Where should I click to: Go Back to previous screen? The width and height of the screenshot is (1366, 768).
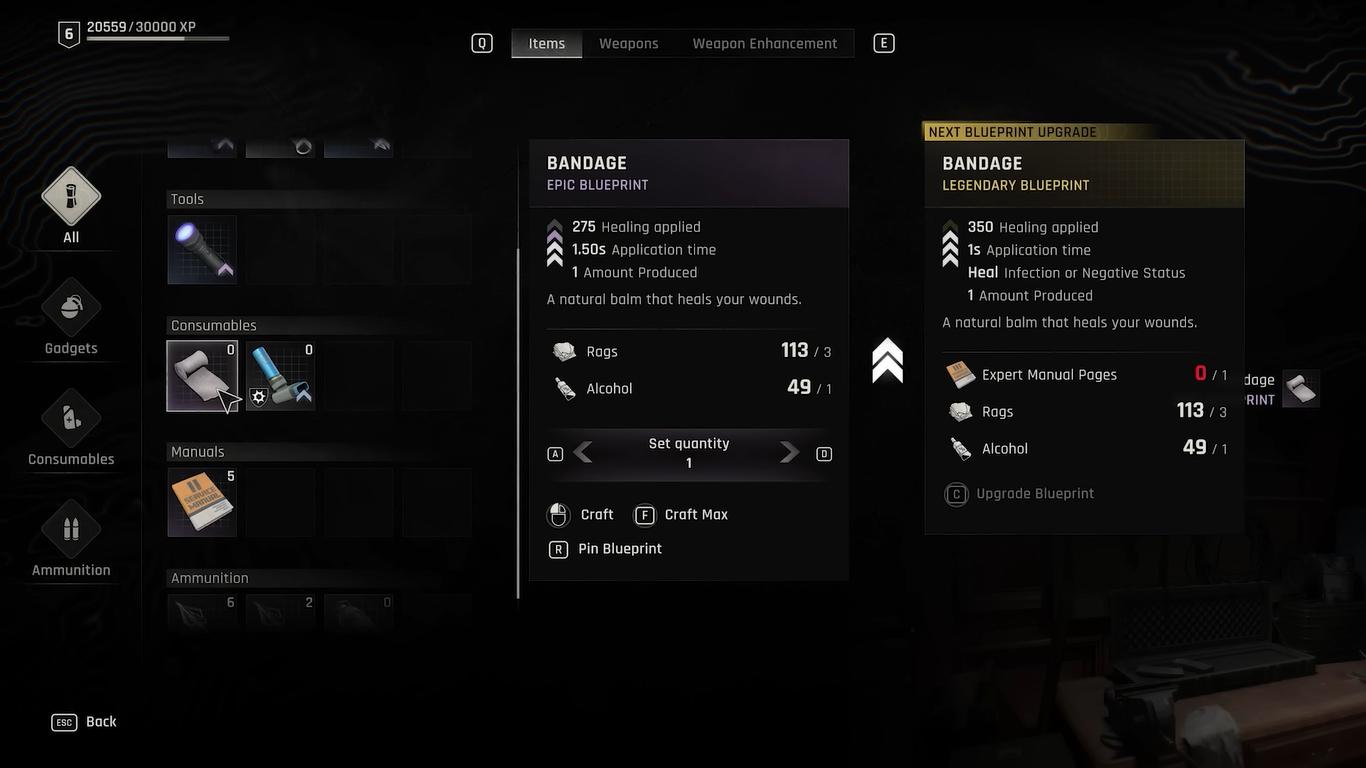coord(86,722)
